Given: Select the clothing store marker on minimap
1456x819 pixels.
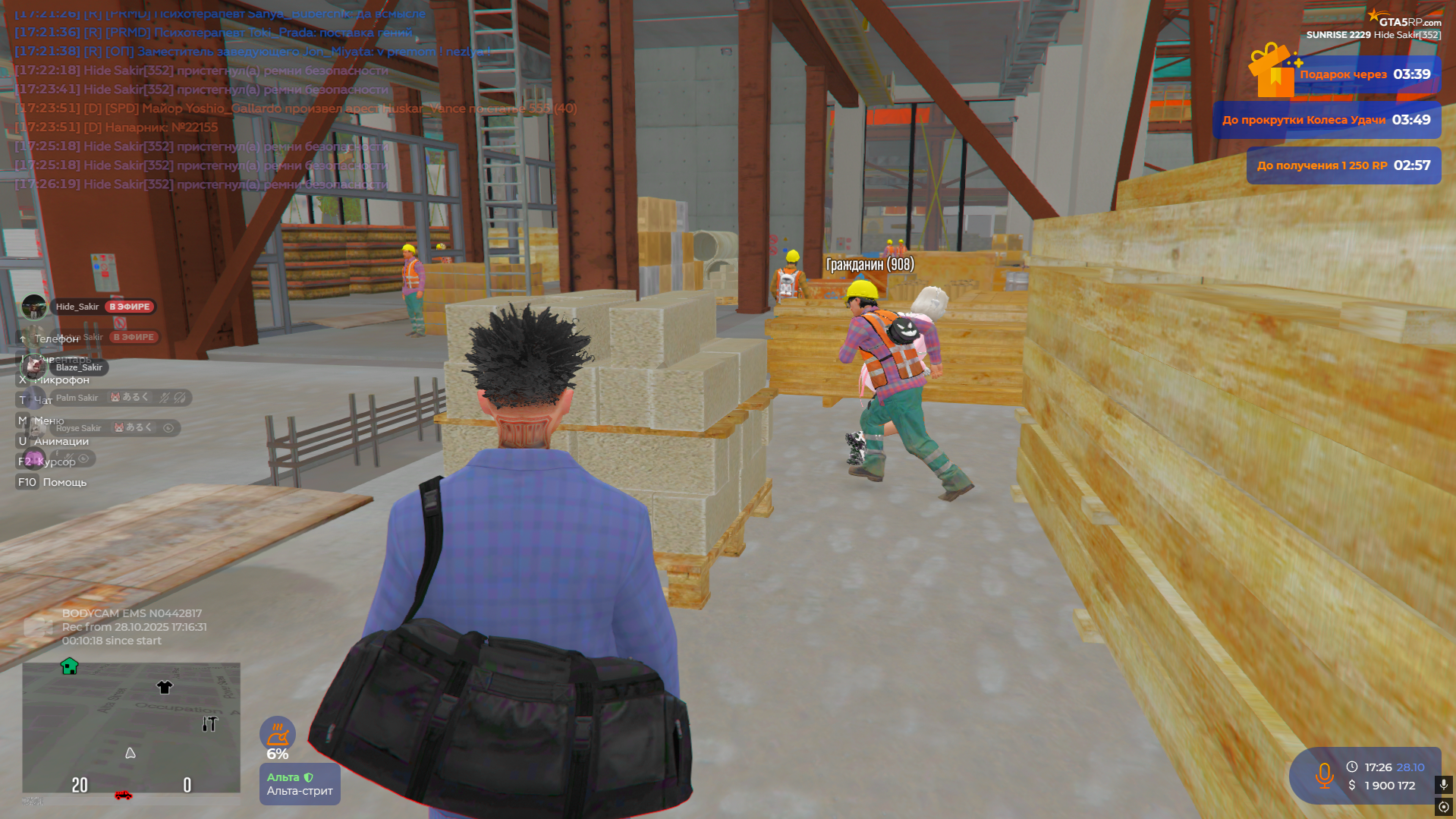Looking at the screenshot, I should pos(165,687).
